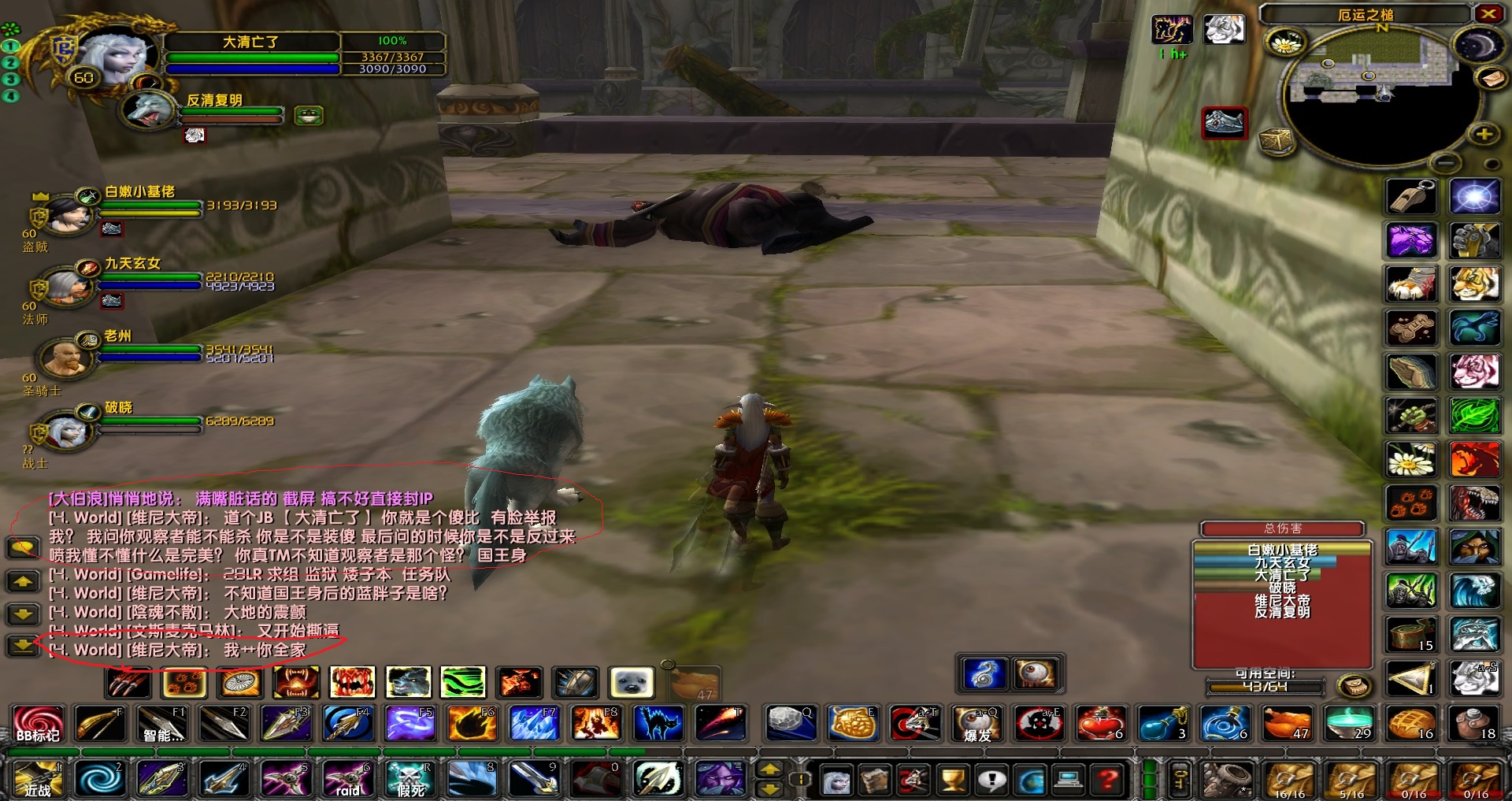This screenshot has height=801, width=1512.
Task: Toggle the day/night moon indicator on minimap
Action: pos(1479,45)
